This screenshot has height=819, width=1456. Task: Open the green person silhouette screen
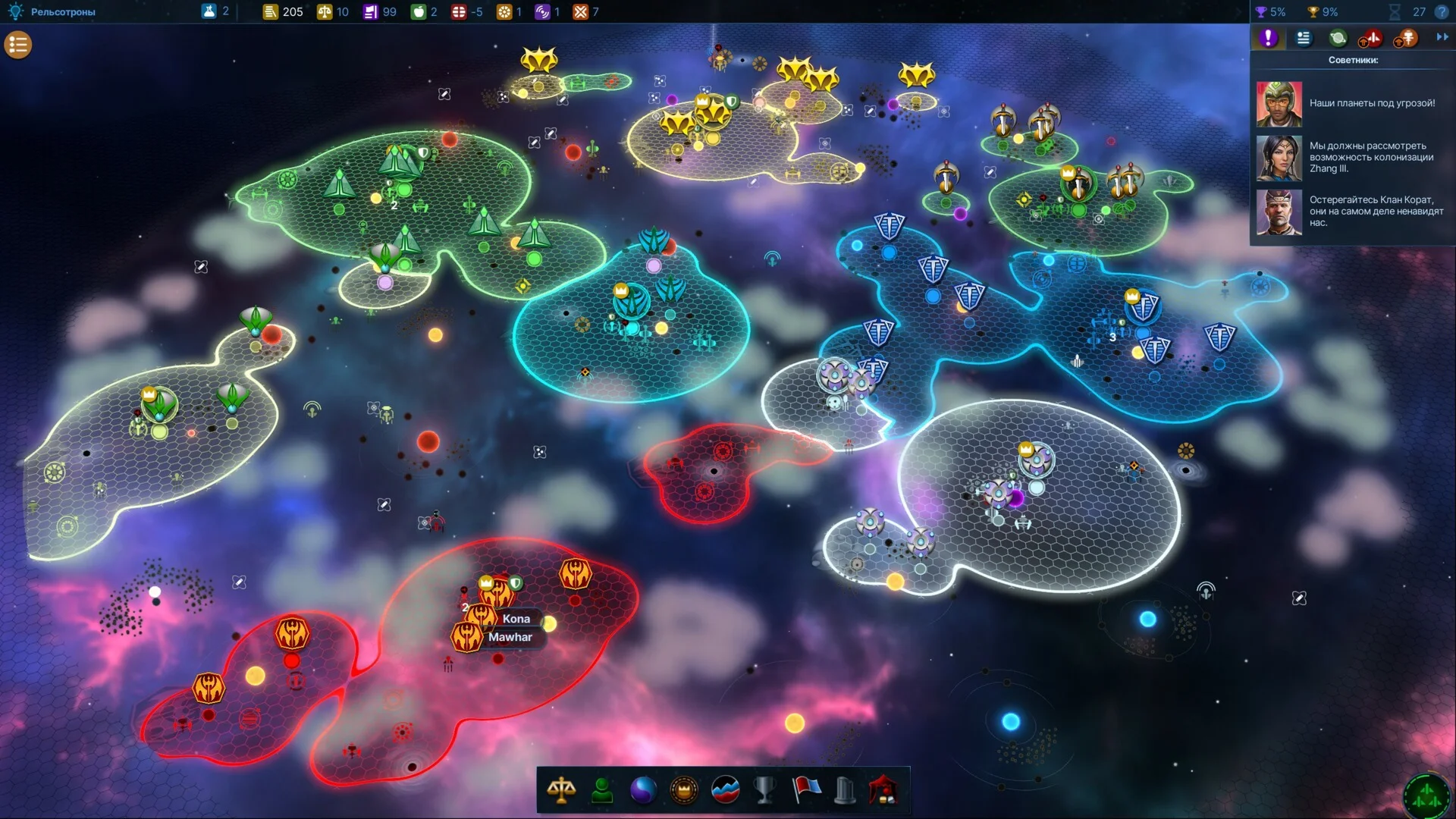point(602,790)
